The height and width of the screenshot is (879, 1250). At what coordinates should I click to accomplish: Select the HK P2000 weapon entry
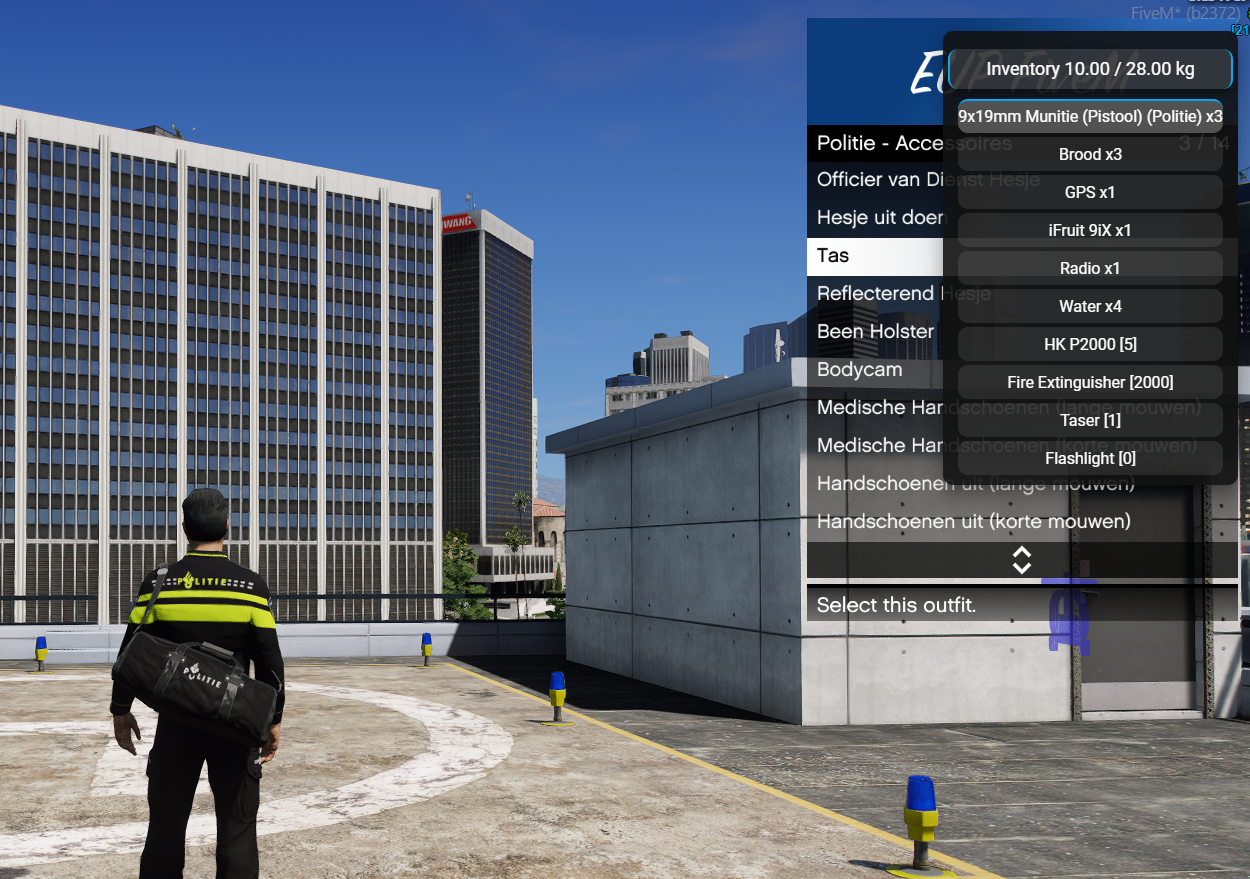(1090, 344)
